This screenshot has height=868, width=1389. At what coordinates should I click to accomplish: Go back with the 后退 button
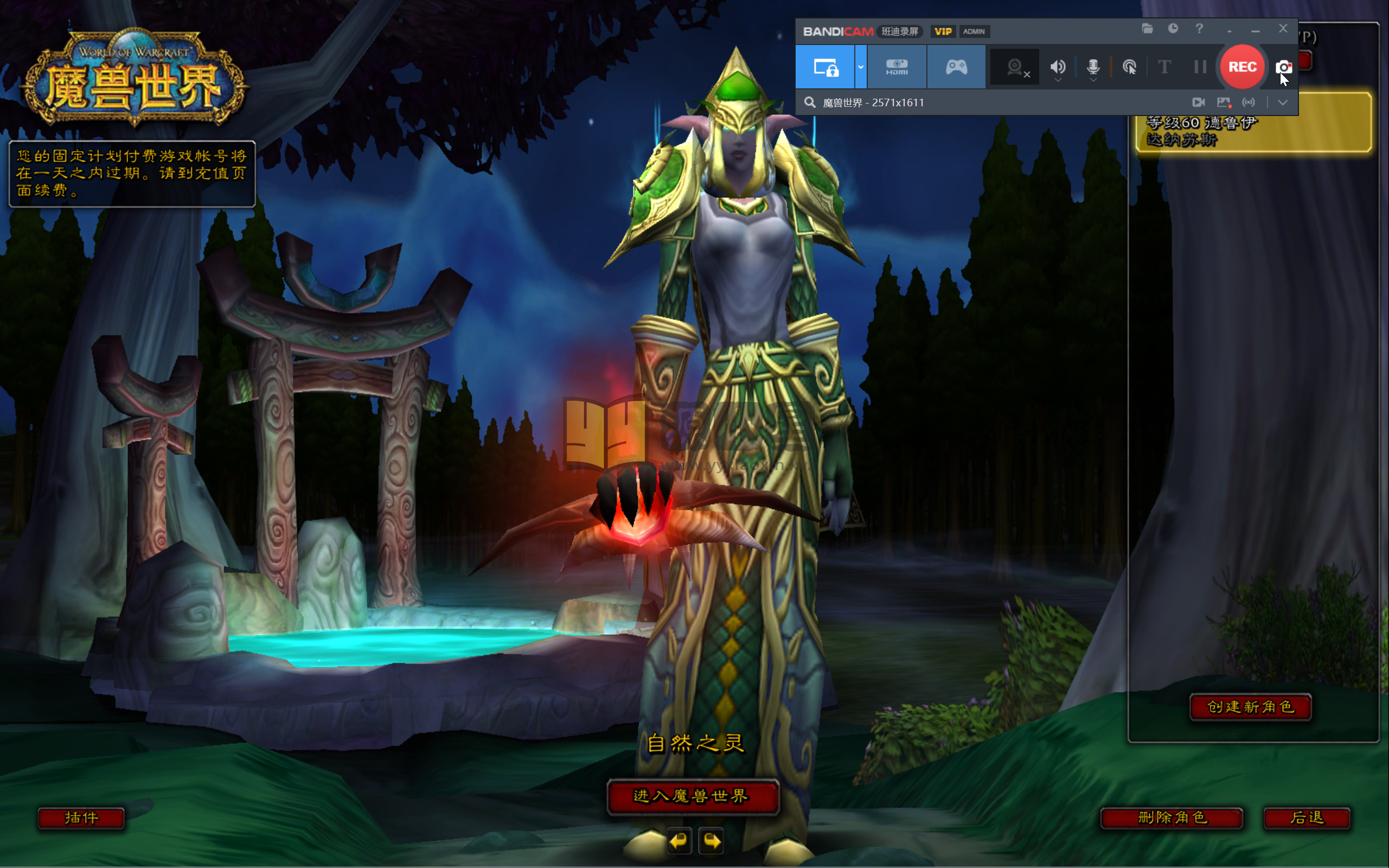(x=1307, y=818)
